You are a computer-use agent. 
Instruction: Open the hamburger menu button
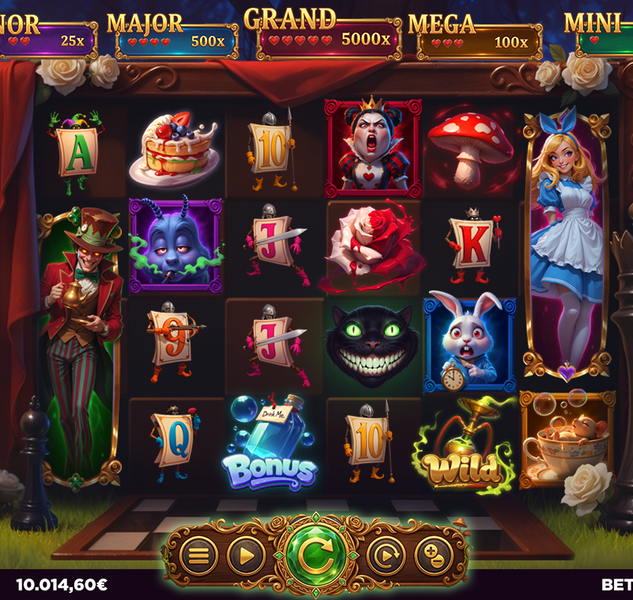point(198,553)
